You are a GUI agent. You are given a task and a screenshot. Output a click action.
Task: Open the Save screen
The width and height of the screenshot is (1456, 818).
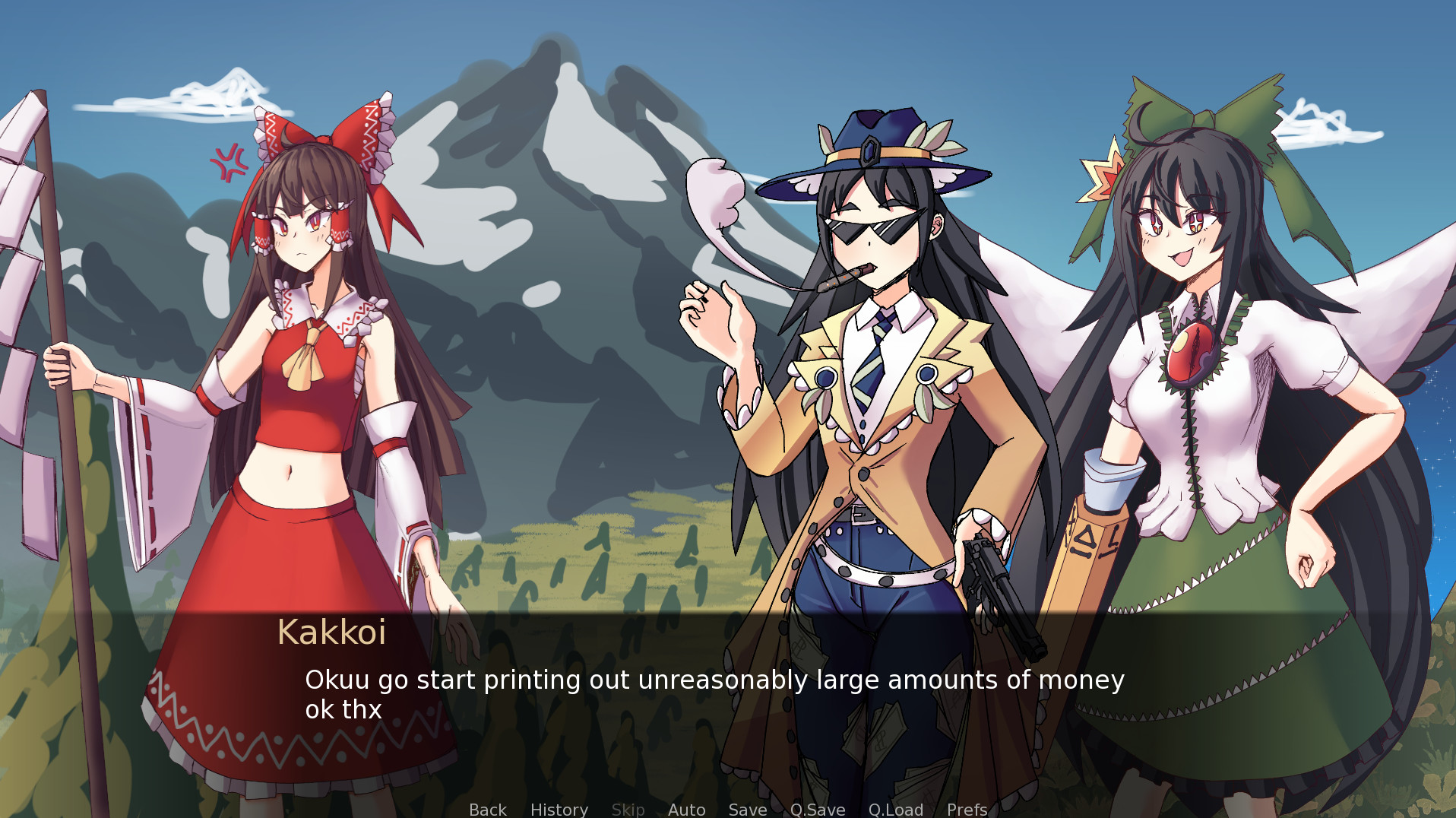click(x=747, y=809)
